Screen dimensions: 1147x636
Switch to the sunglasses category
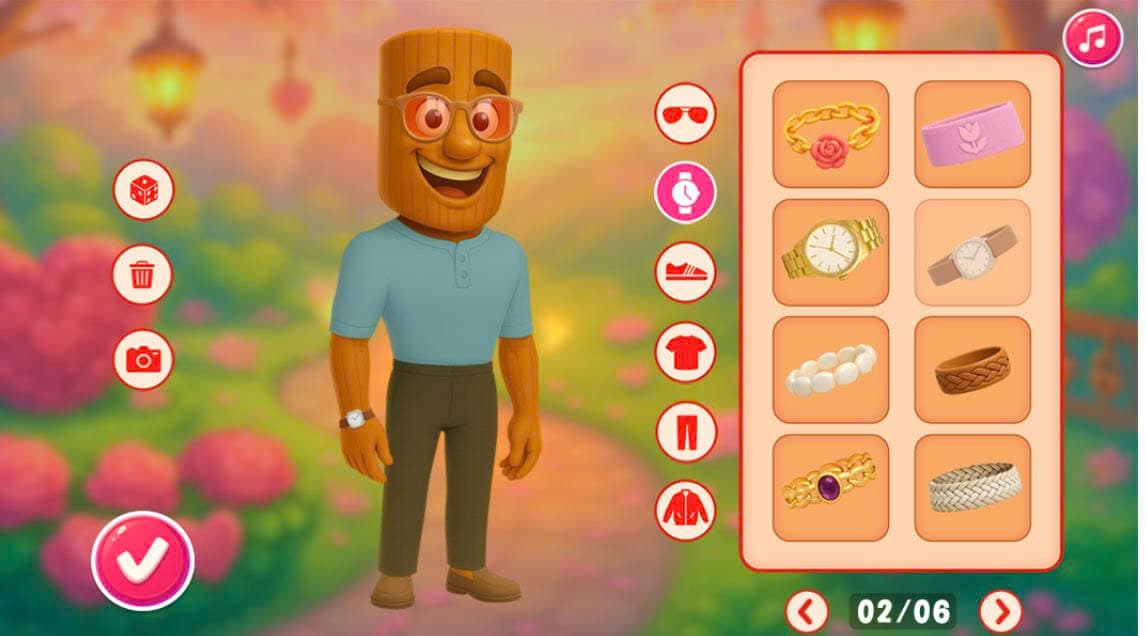point(685,113)
